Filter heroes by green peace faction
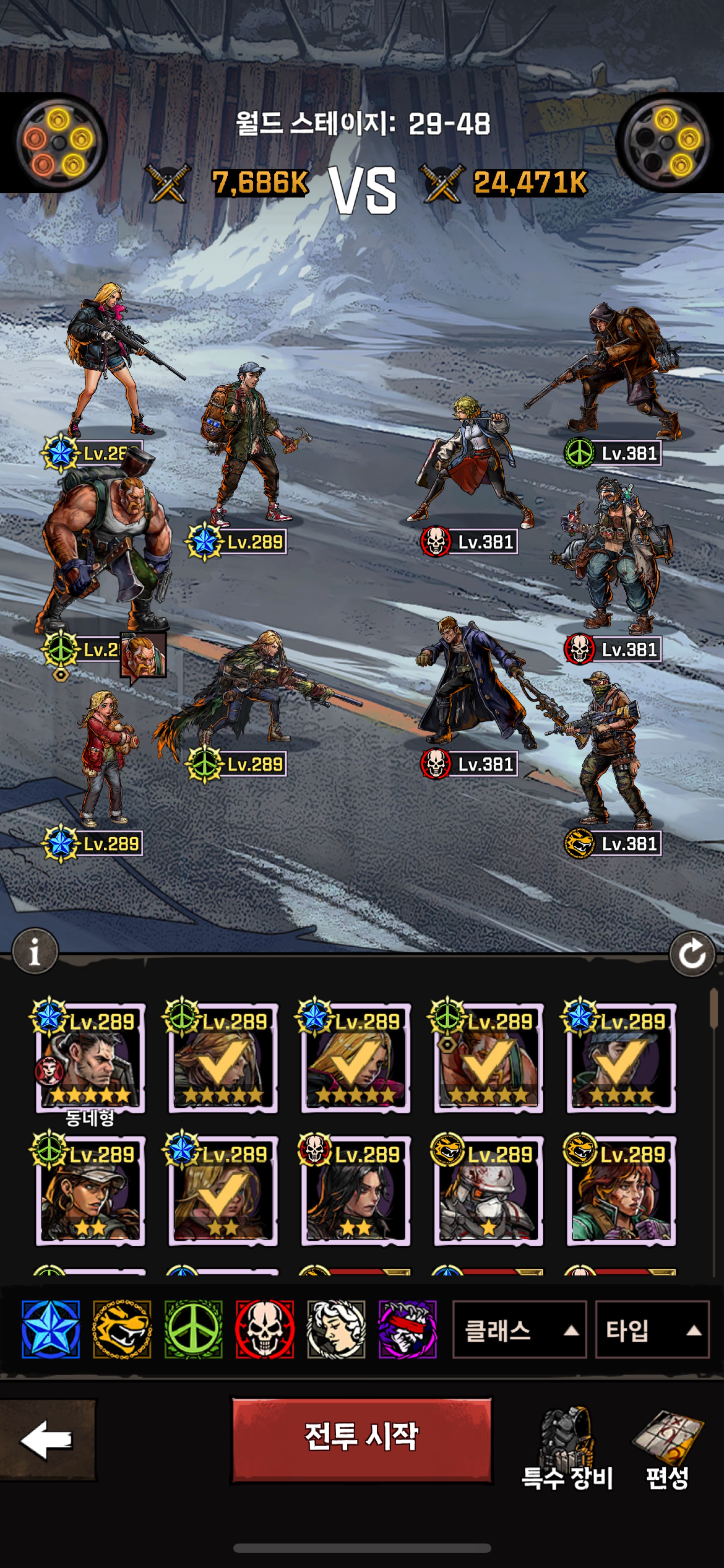The height and width of the screenshot is (1568, 724). pyautogui.click(x=194, y=1330)
